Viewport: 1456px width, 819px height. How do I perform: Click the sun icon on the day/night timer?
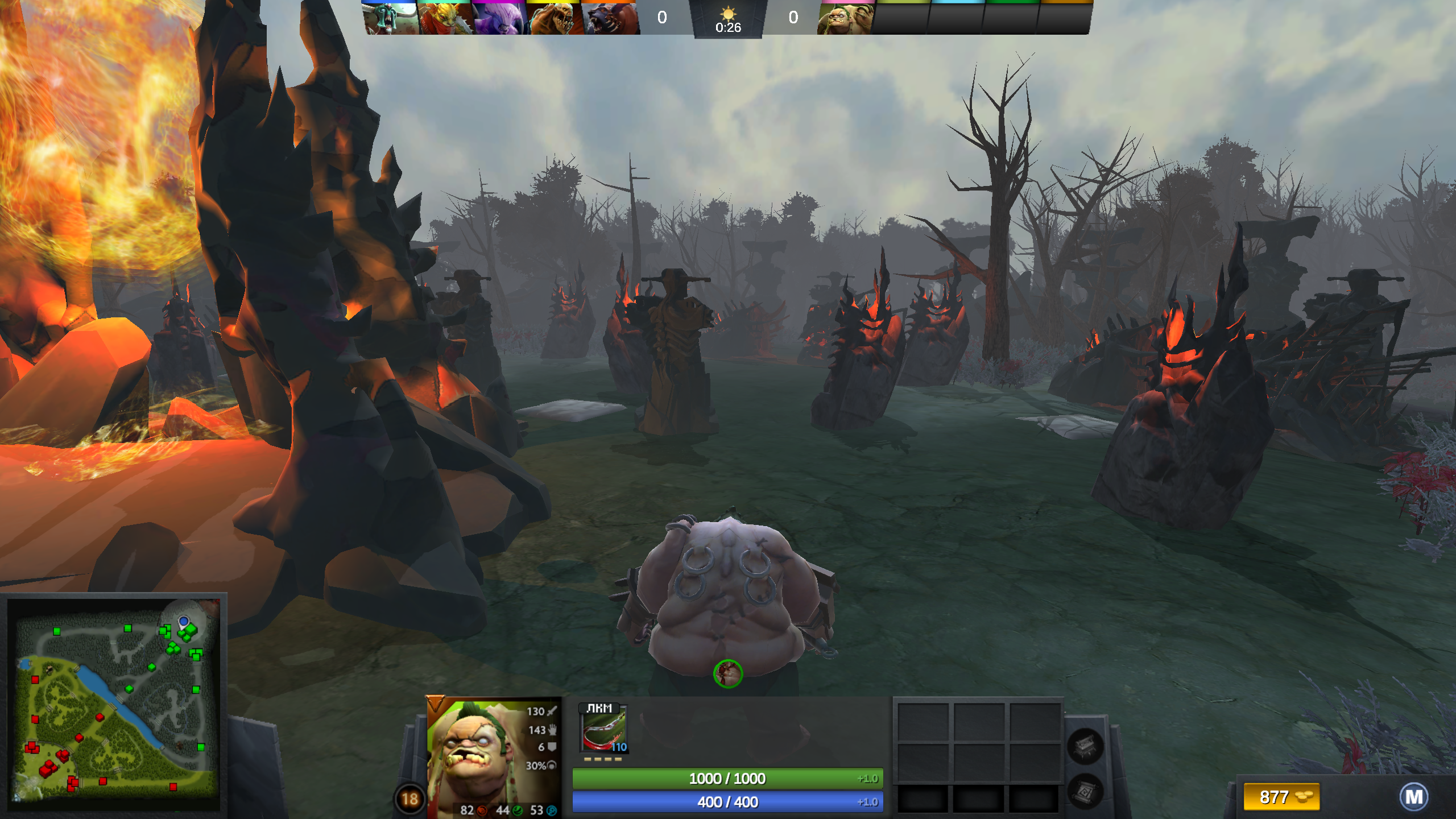pos(729,13)
